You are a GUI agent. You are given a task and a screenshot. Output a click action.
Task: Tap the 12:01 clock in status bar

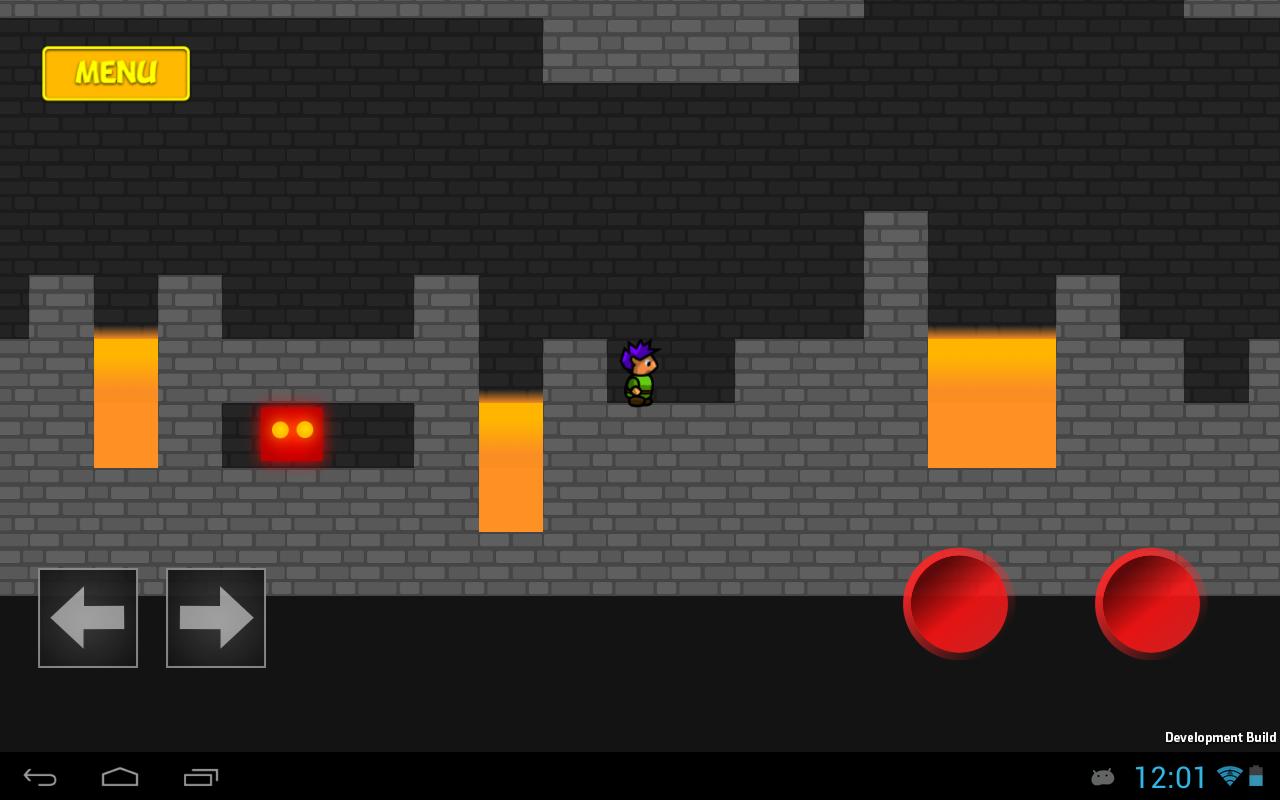click(x=1169, y=777)
